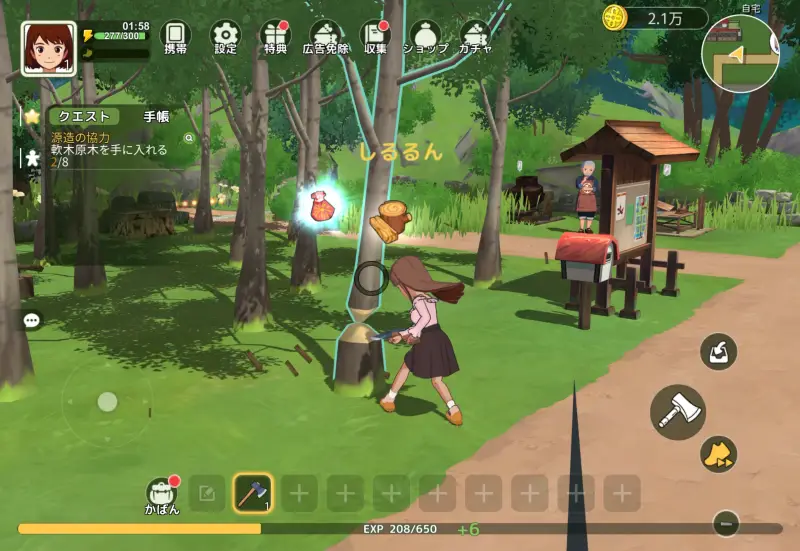Switch to the クエスト tab
The image size is (800, 551).
pos(84,117)
